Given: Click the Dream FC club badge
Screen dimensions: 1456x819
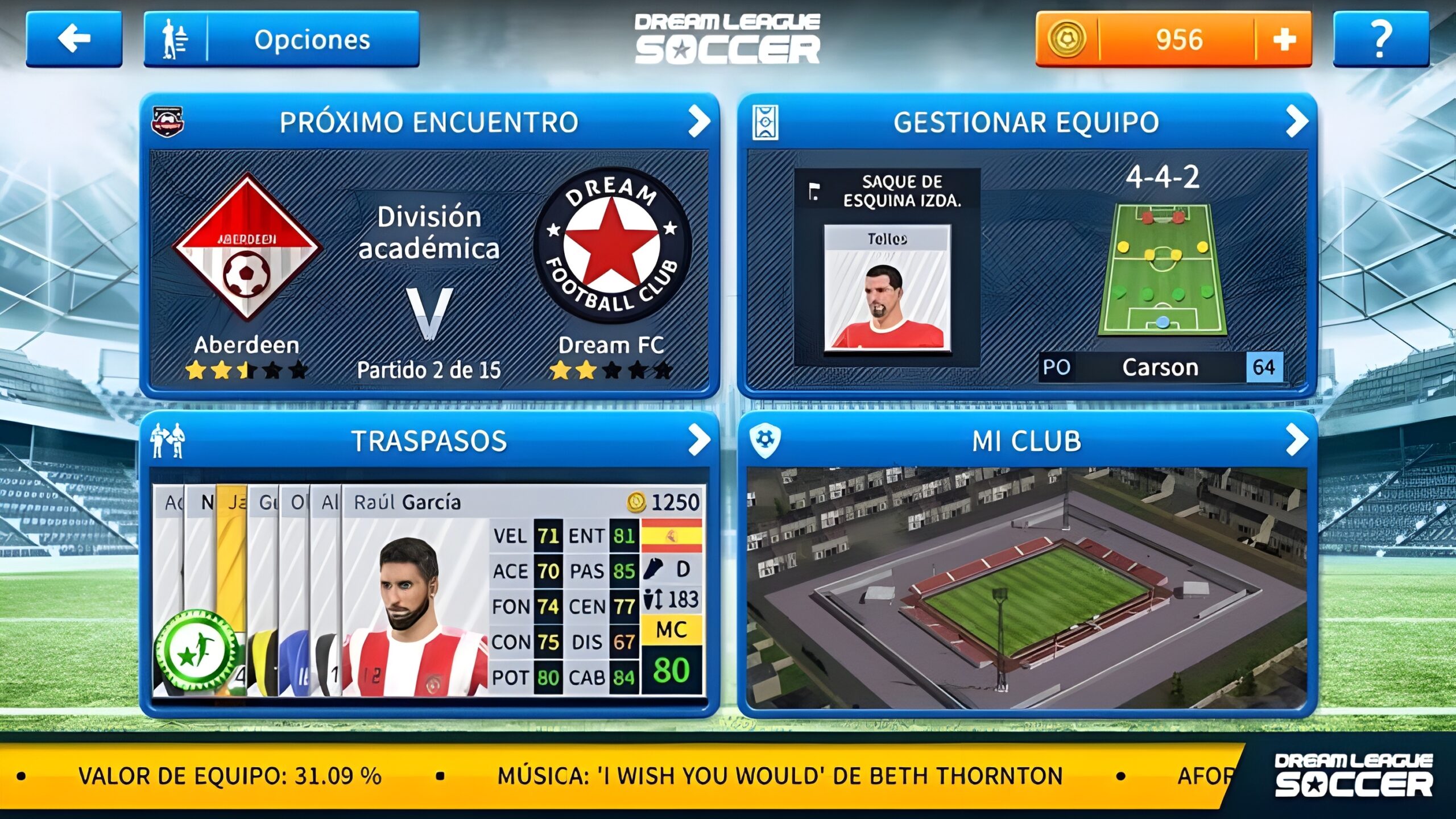Looking at the screenshot, I should [x=612, y=246].
